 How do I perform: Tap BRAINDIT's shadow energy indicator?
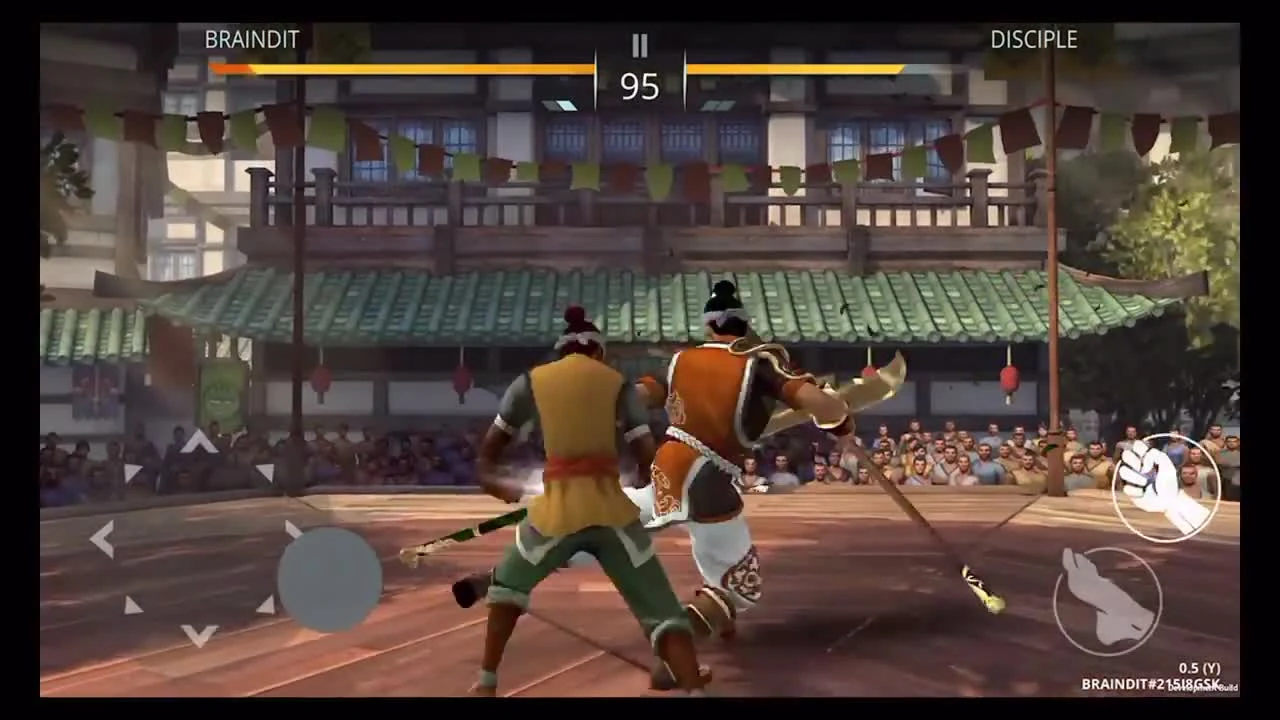coord(560,103)
